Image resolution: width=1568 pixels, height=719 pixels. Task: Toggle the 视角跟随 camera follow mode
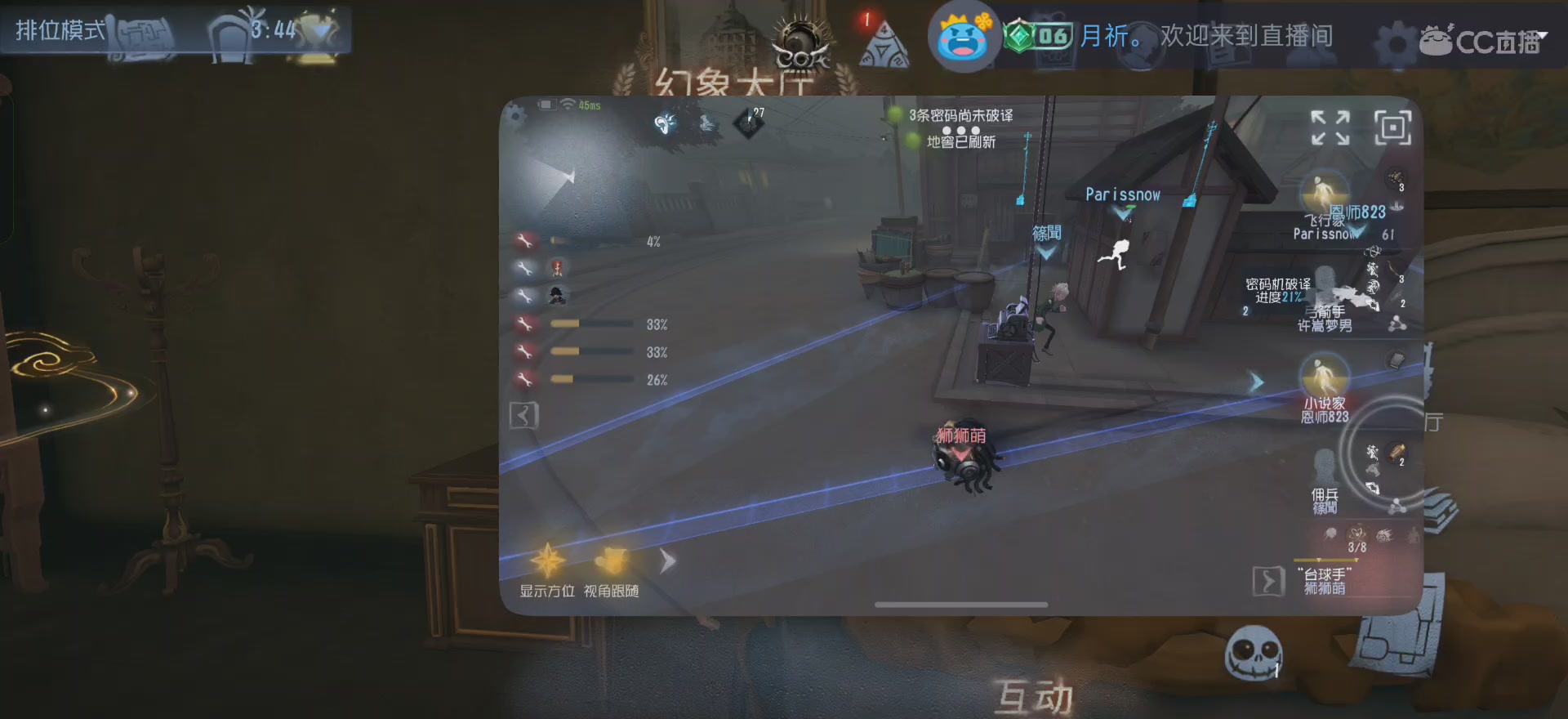tap(612, 560)
